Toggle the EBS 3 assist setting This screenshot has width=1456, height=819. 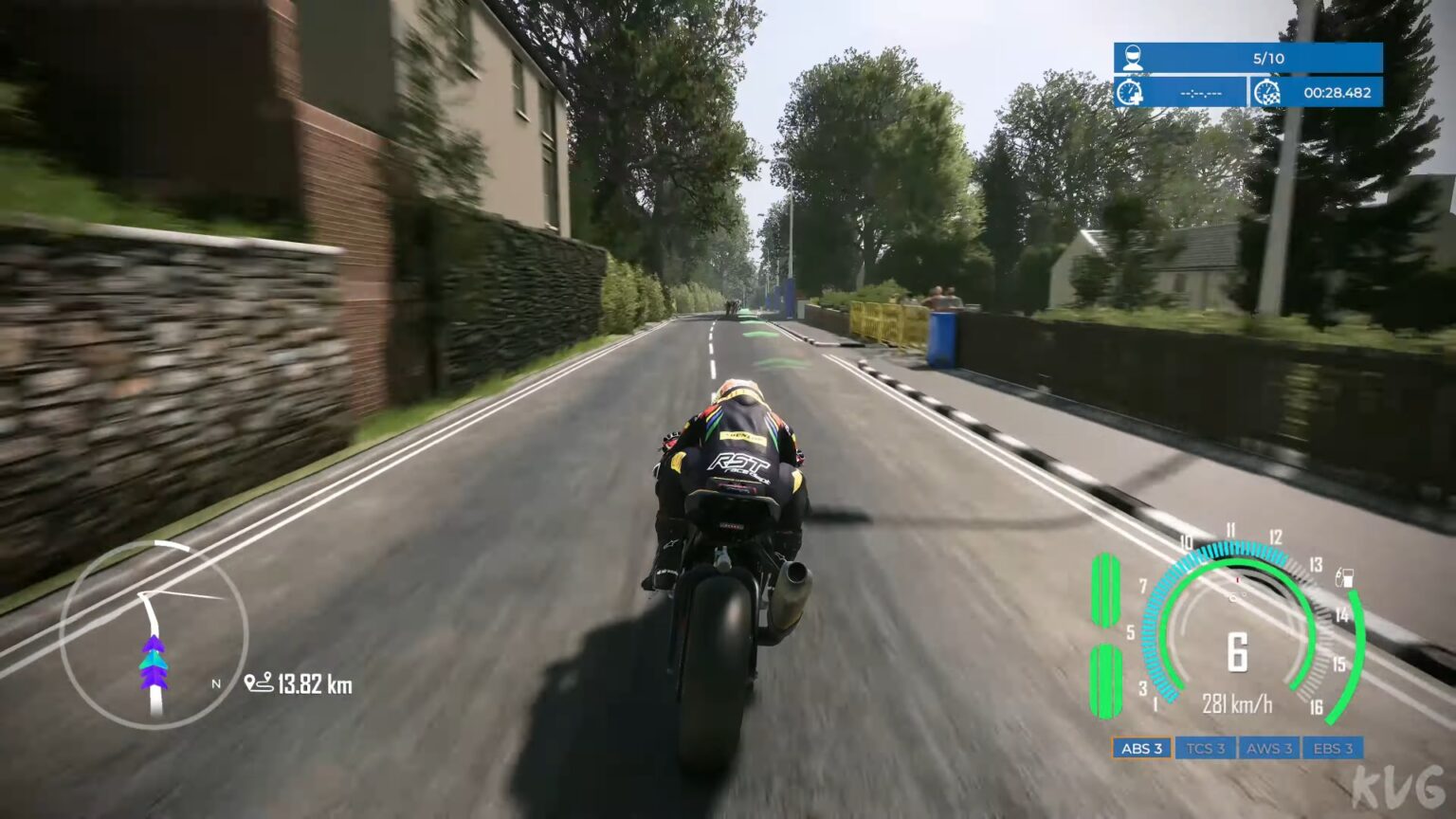tap(1333, 748)
